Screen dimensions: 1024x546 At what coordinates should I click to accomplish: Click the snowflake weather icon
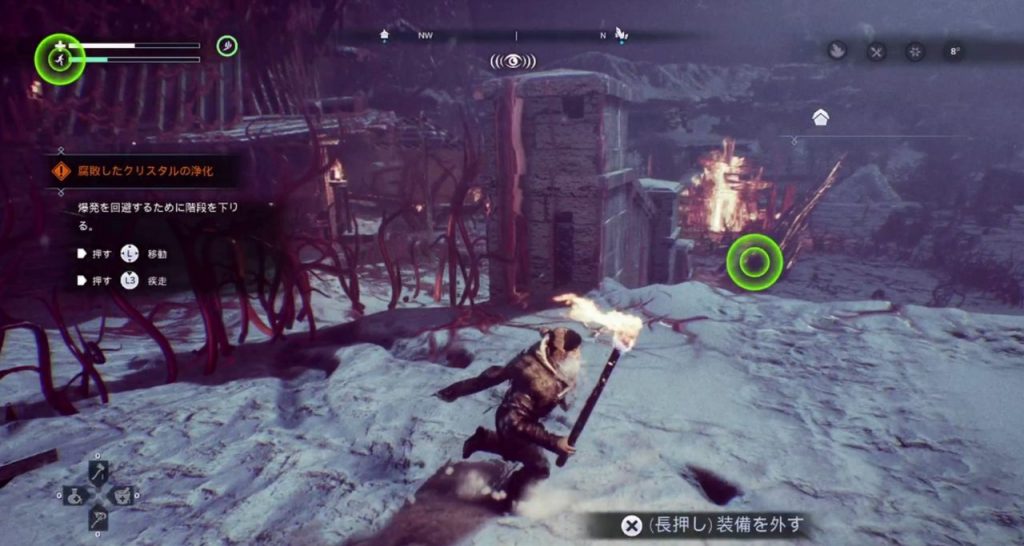coord(914,51)
